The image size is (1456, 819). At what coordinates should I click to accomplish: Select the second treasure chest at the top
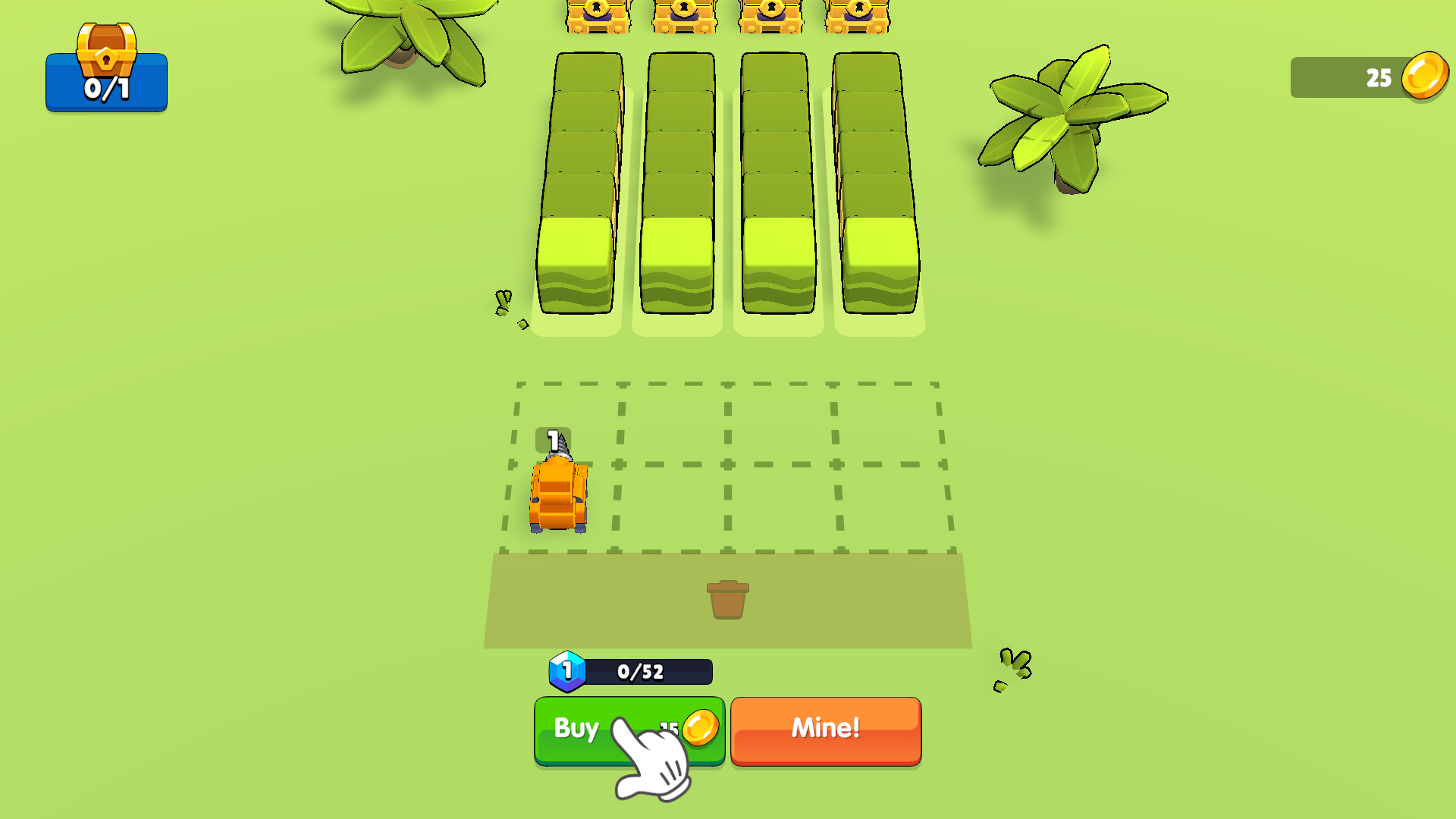(x=683, y=14)
